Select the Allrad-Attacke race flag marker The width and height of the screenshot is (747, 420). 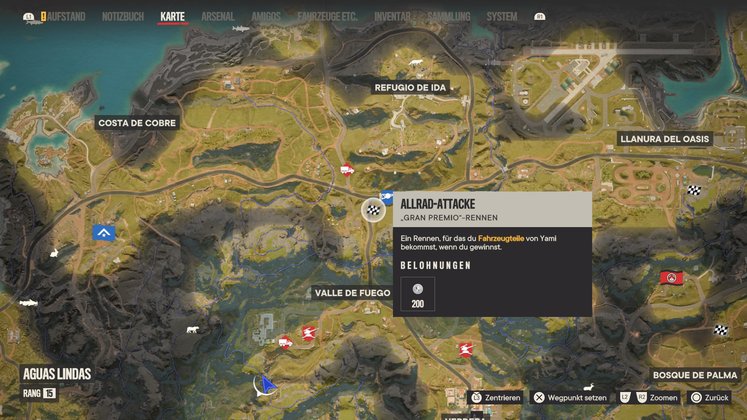373,209
